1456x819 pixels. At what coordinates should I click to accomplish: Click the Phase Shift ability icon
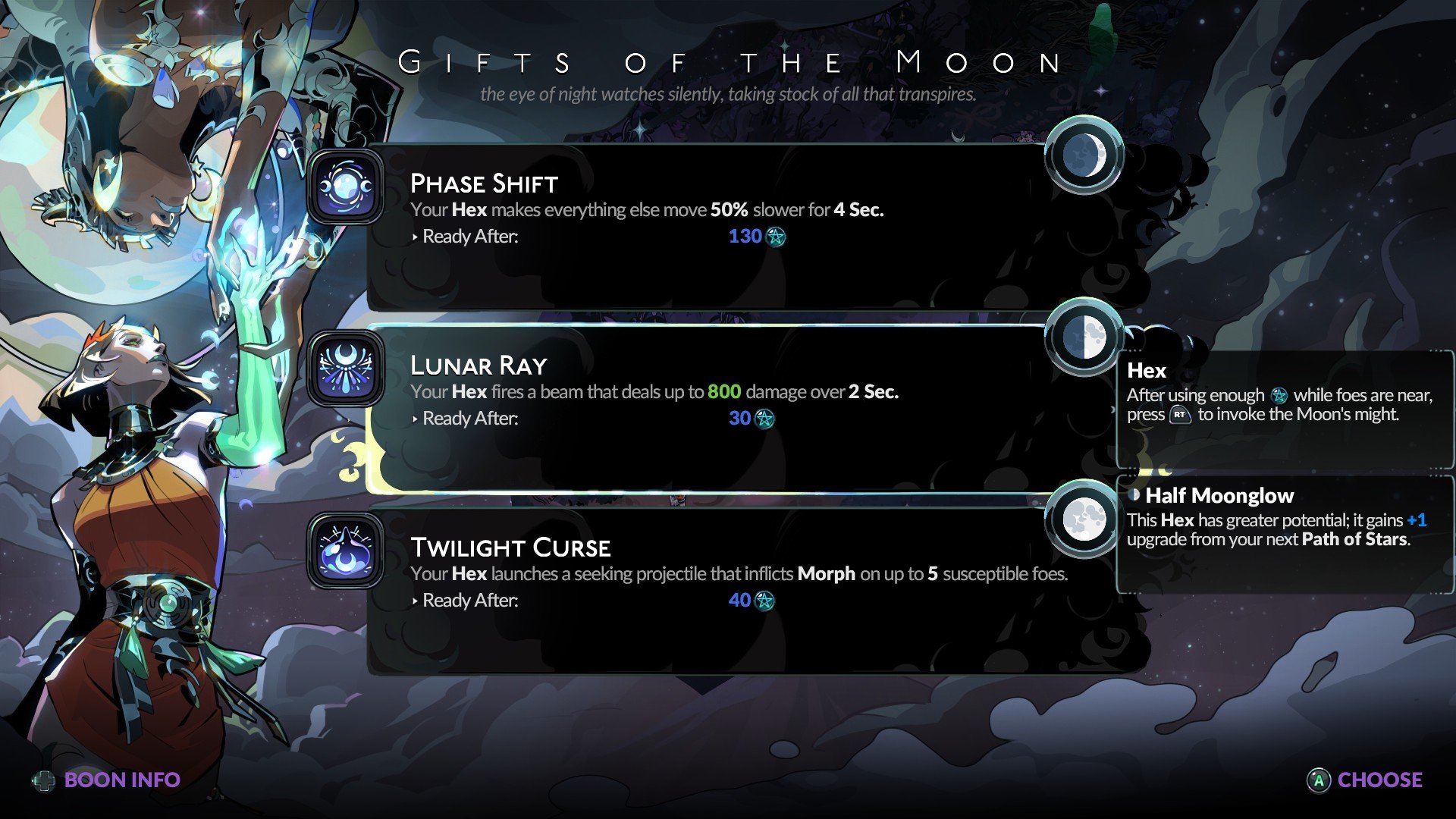[346, 187]
